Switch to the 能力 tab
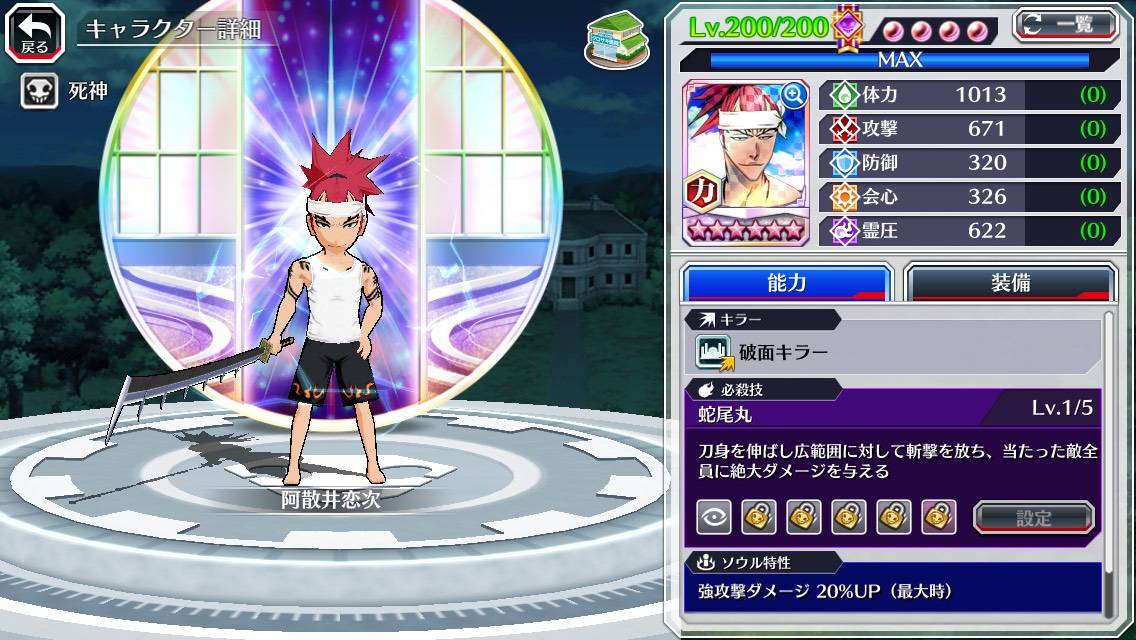 click(x=787, y=283)
